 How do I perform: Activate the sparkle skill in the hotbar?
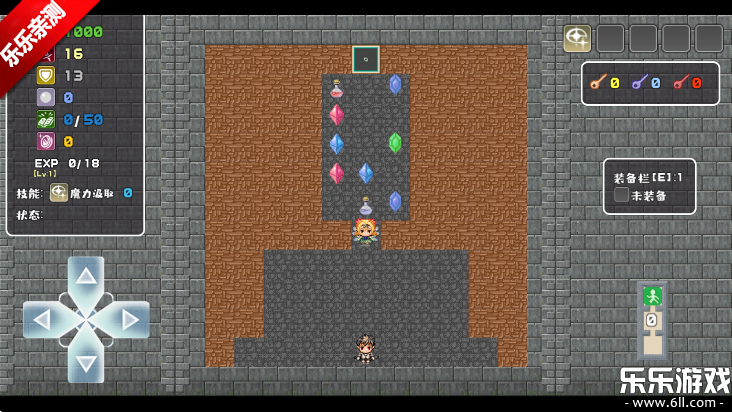pyautogui.click(x=577, y=38)
